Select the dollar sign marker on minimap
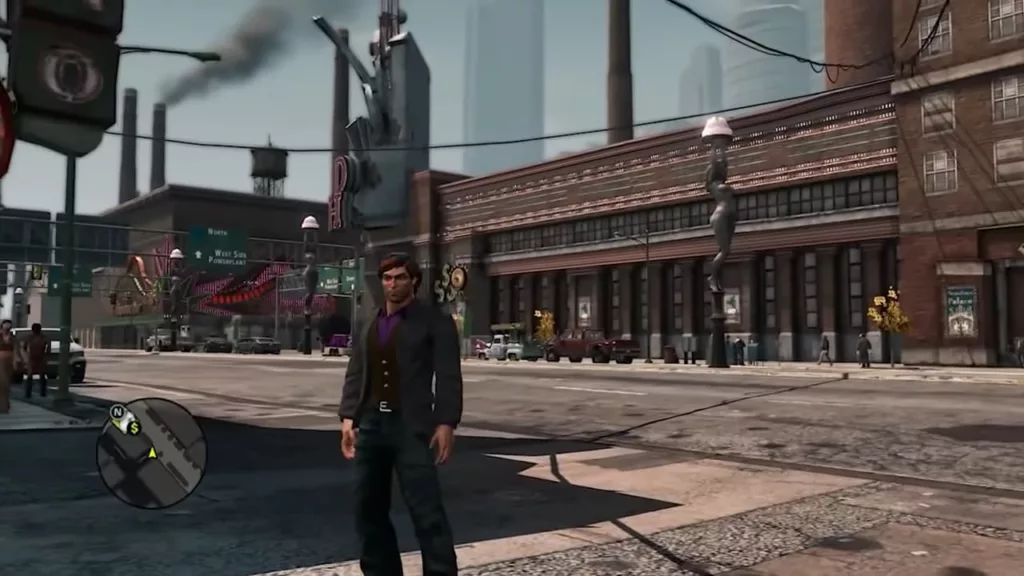The height and width of the screenshot is (576, 1024). tap(133, 427)
